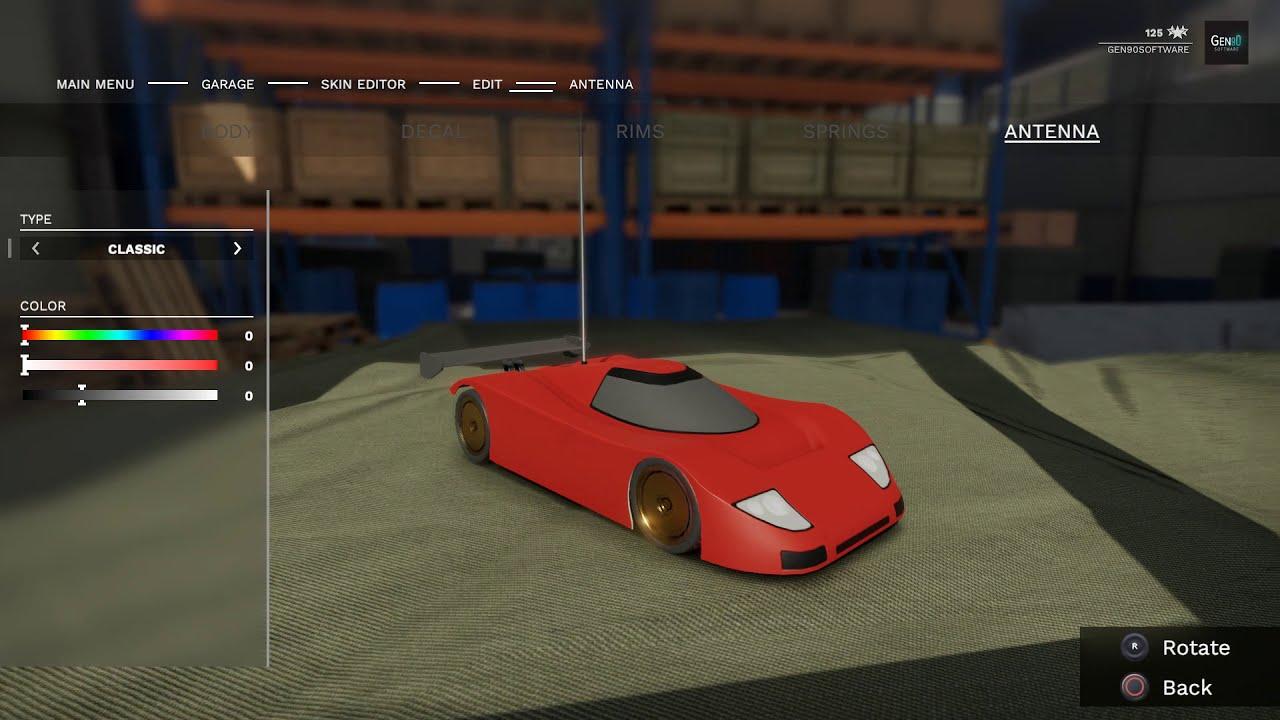Return to SKIN EDITOR via breadcrumb
The image size is (1280, 720).
pyautogui.click(x=363, y=84)
